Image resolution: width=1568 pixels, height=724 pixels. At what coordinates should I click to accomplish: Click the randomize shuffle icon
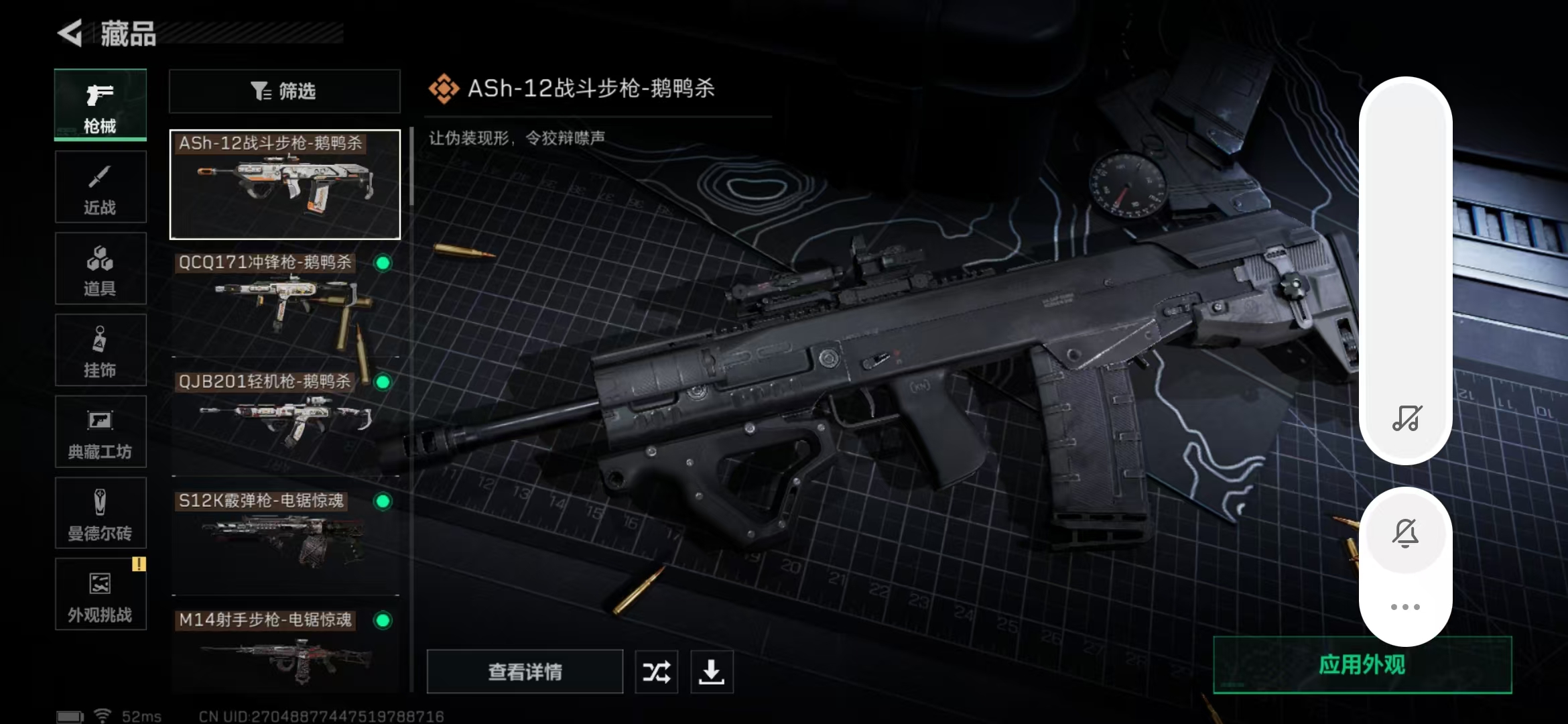click(656, 671)
